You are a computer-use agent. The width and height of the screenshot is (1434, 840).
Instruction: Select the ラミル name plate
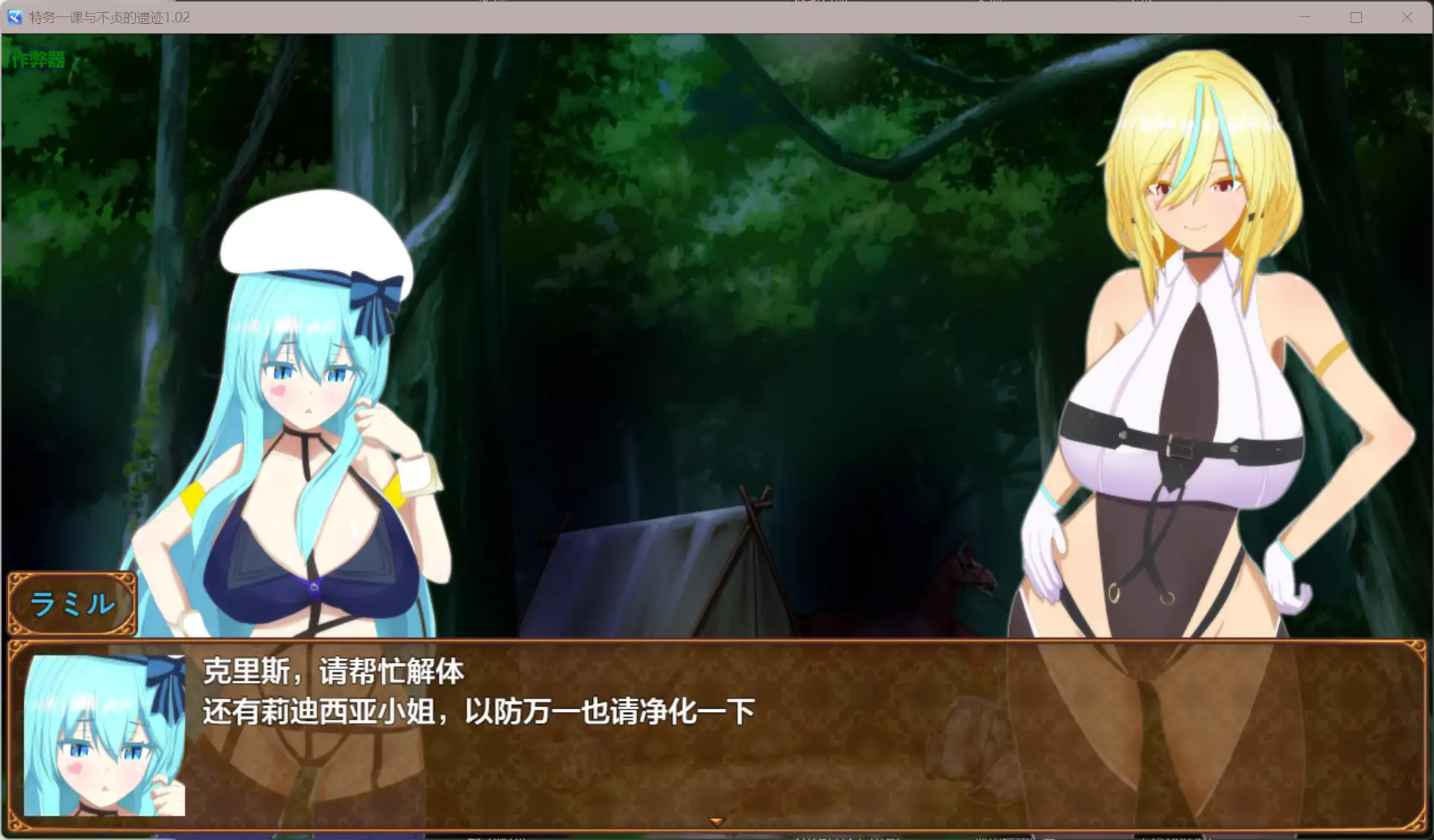72,603
